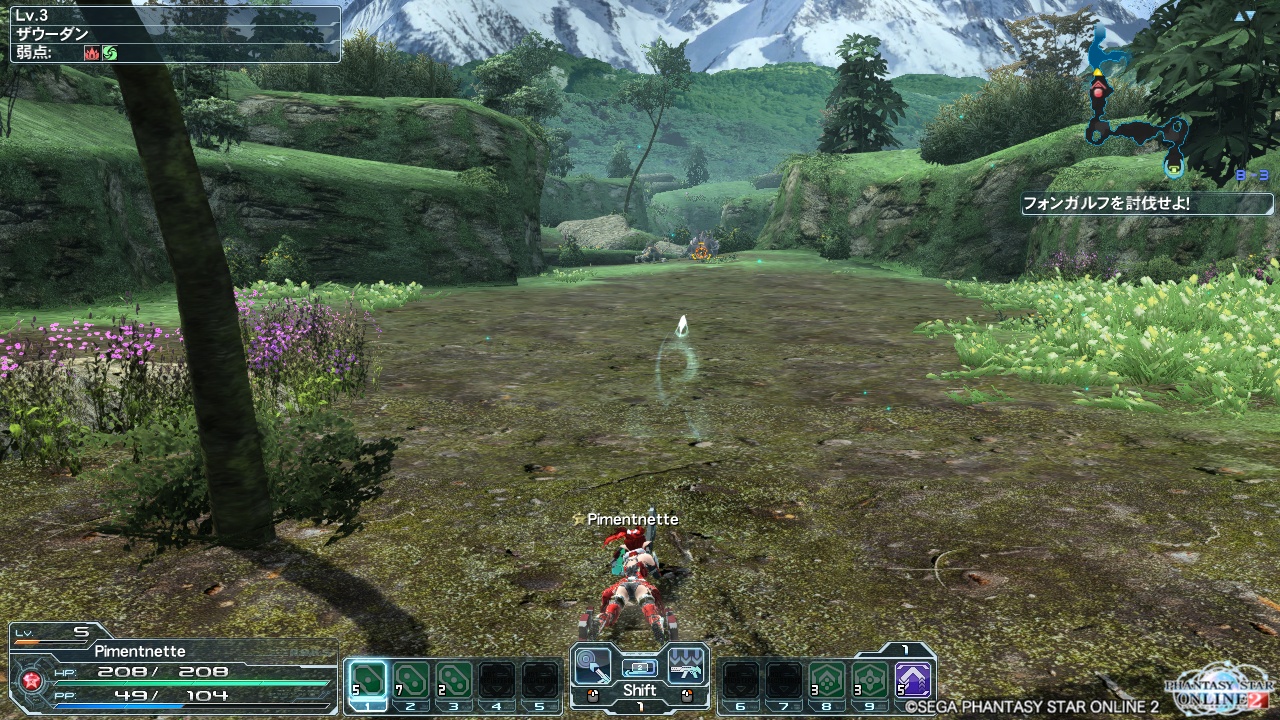The image size is (1280, 720).
Task: Select the rifle weapon action icon
Action: [x=687, y=663]
